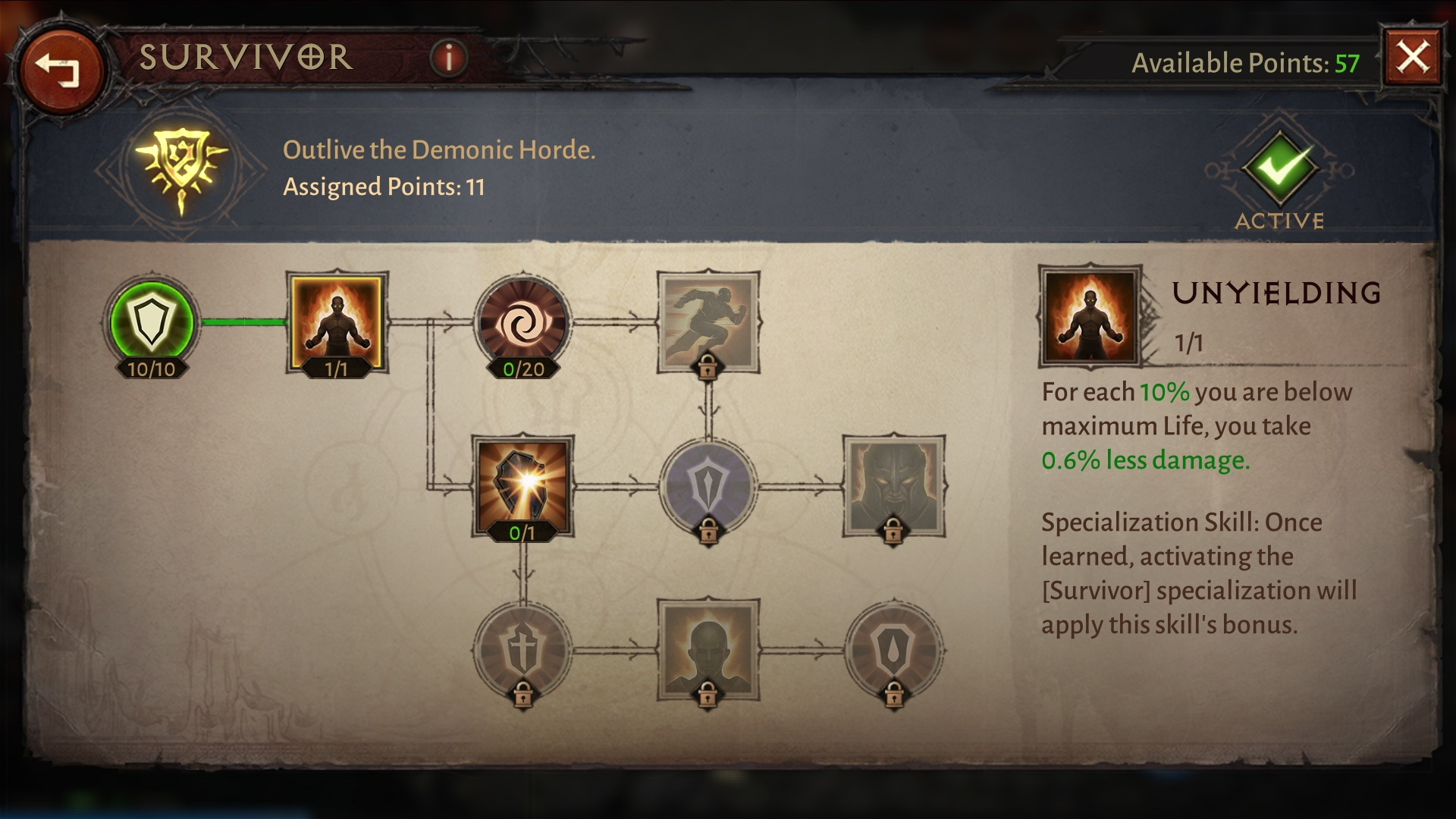Close the Survivor specialization window
This screenshot has width=1456, height=819.
point(1413,58)
